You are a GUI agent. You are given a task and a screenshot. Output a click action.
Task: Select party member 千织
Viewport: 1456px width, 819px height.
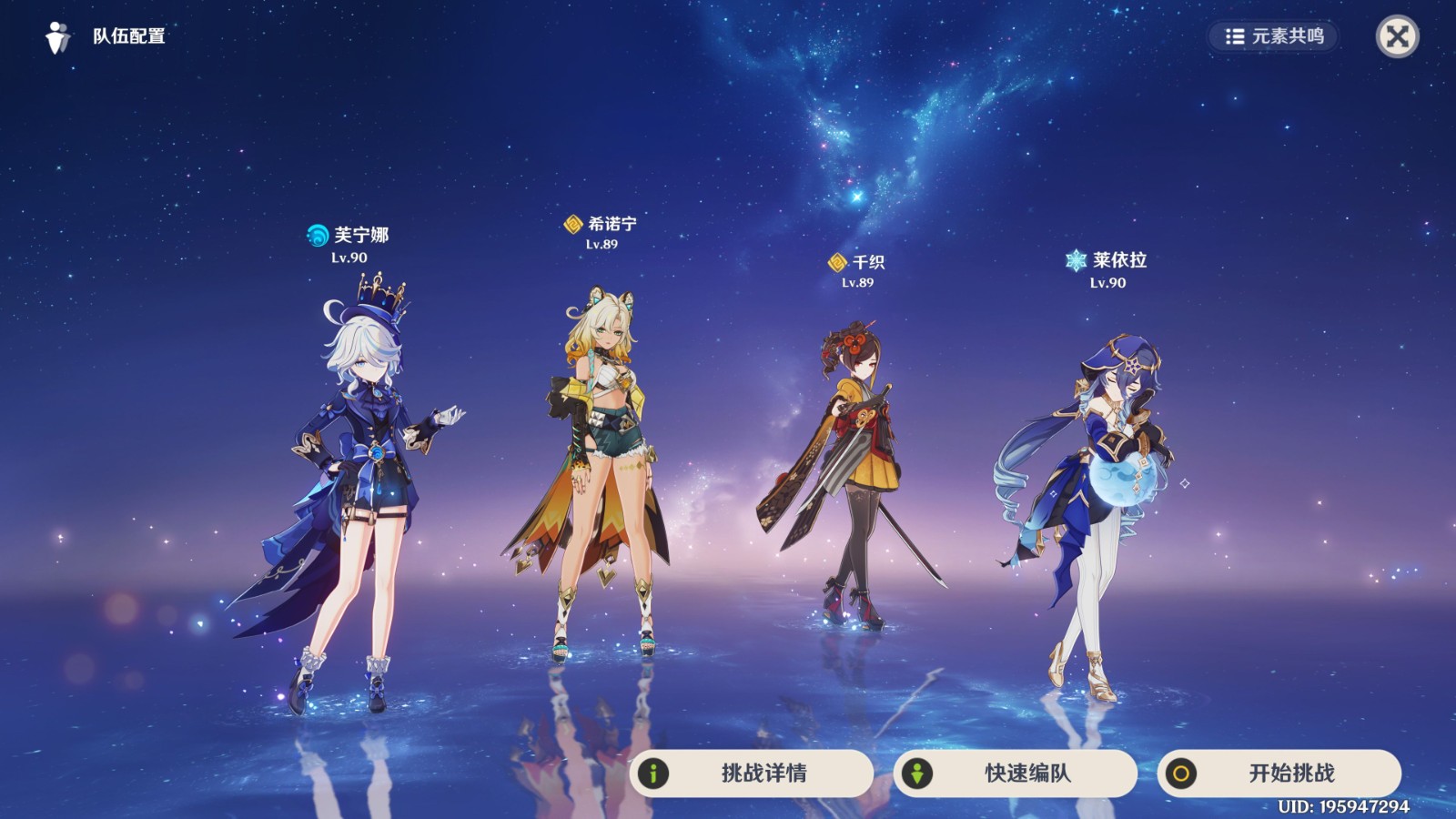point(855,473)
